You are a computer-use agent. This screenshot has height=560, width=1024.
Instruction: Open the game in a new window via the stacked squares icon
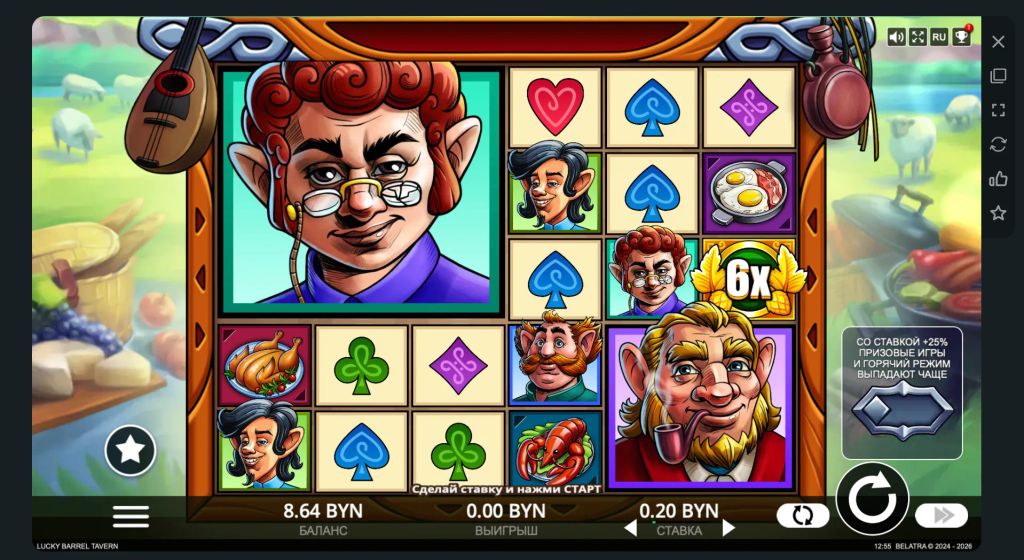998,76
